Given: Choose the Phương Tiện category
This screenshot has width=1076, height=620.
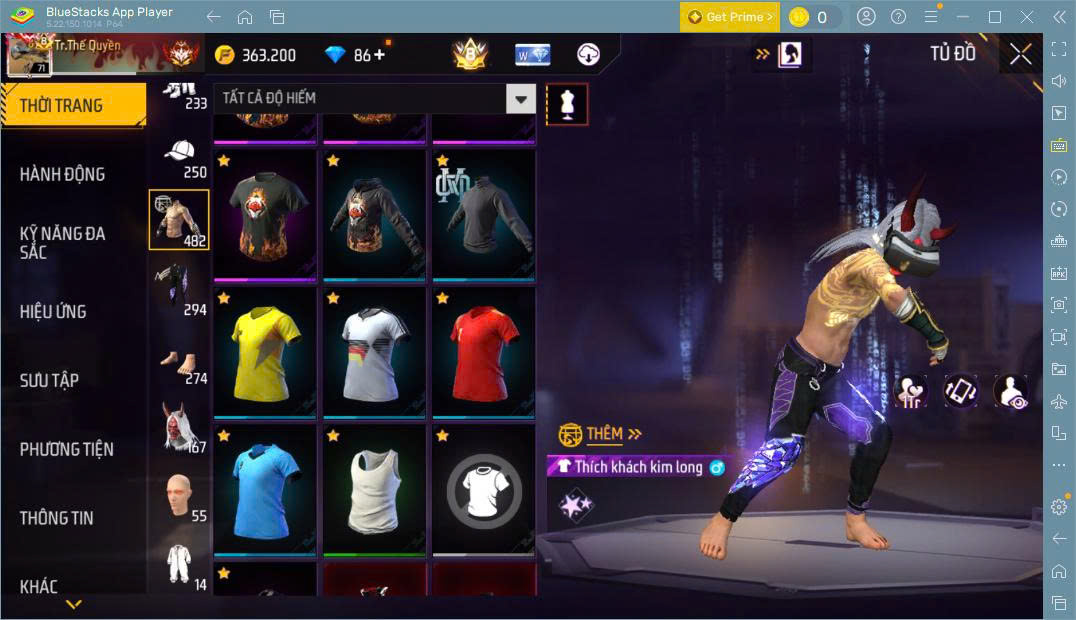Looking at the screenshot, I should 66,449.
